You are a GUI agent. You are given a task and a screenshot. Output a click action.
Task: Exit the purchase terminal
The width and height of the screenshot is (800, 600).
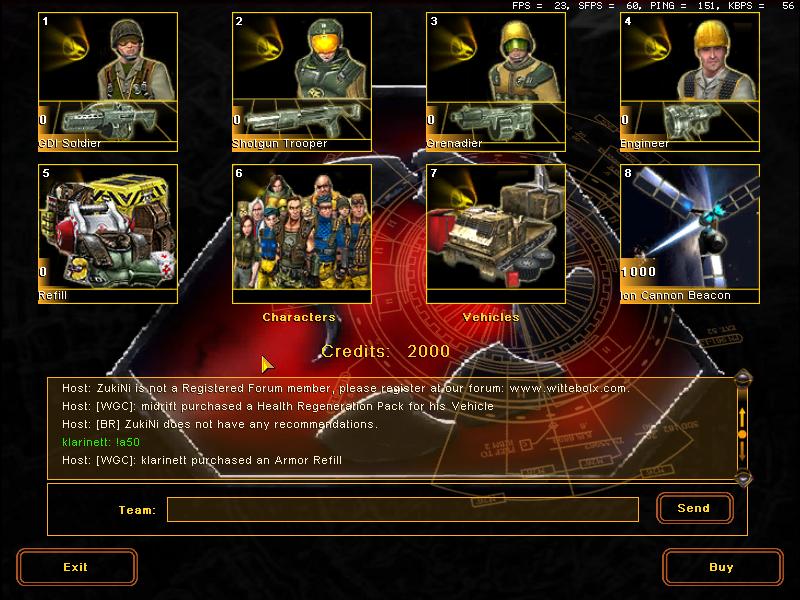tap(76, 567)
